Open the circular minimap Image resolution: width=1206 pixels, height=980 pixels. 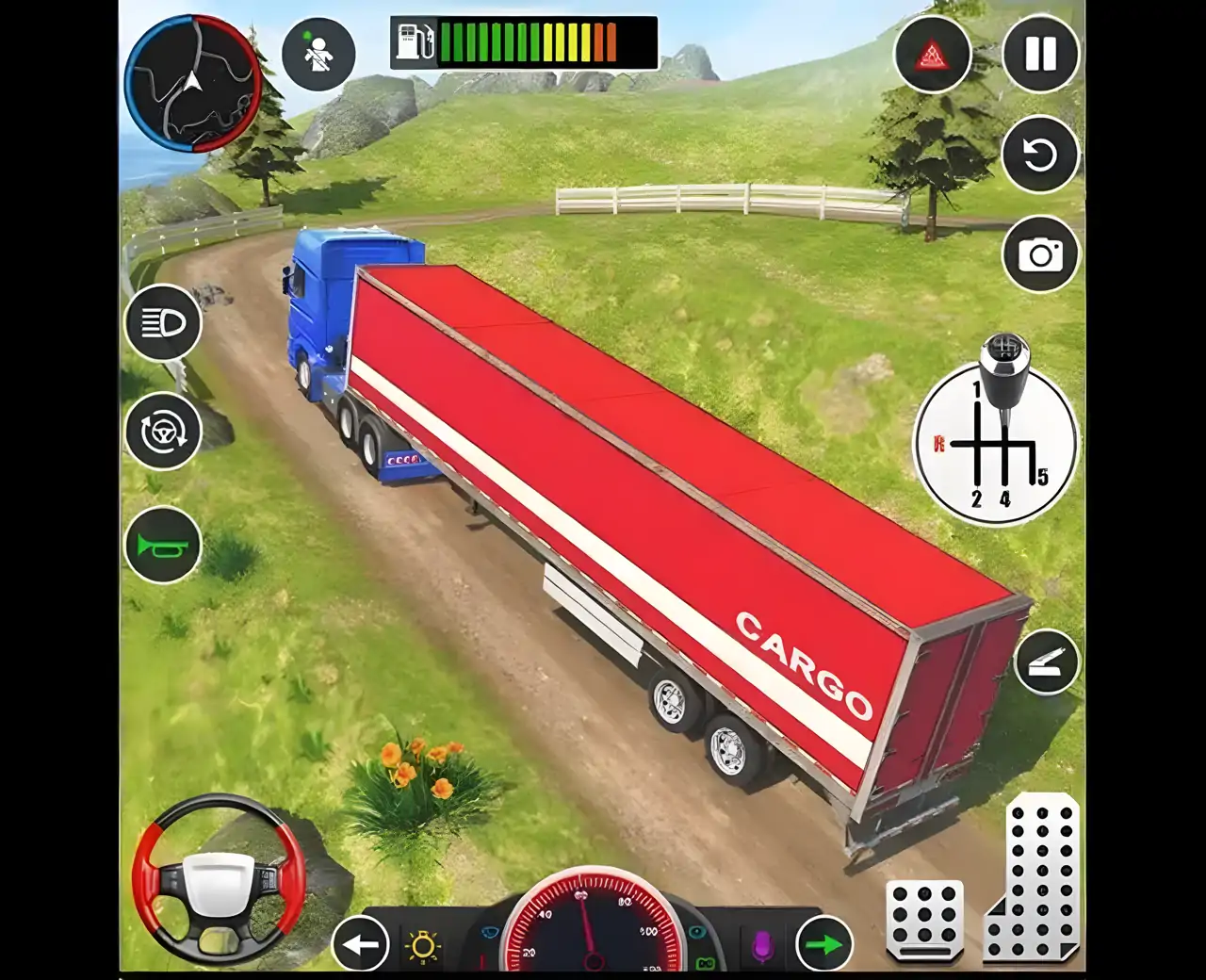coord(193,84)
